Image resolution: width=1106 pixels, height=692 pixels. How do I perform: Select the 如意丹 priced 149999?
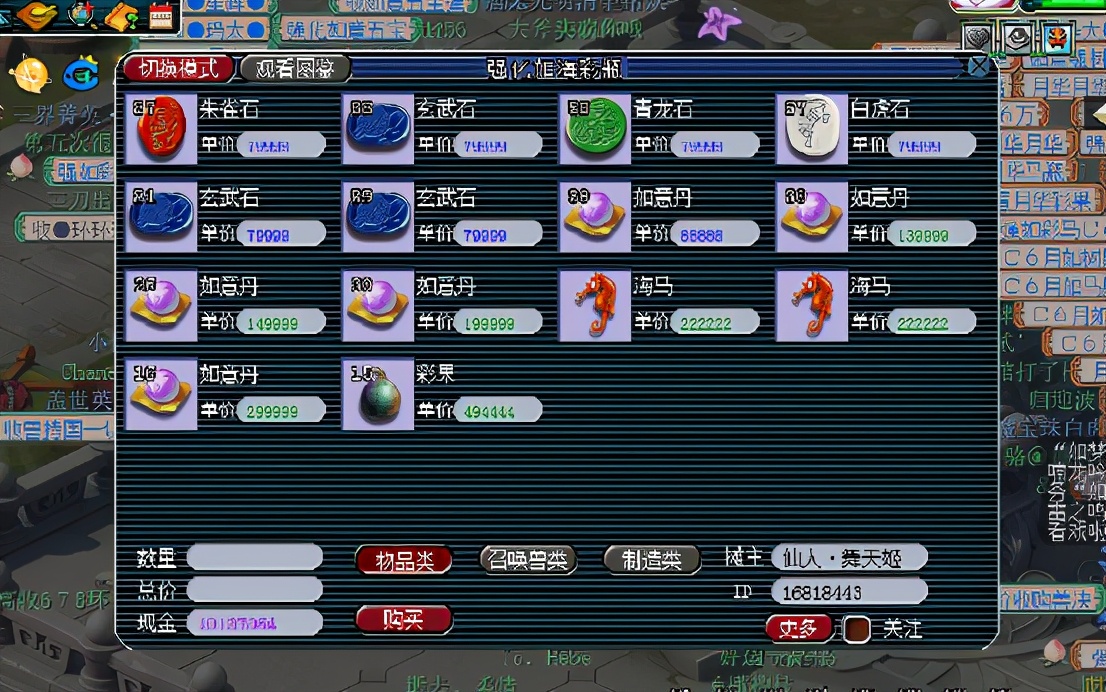161,306
